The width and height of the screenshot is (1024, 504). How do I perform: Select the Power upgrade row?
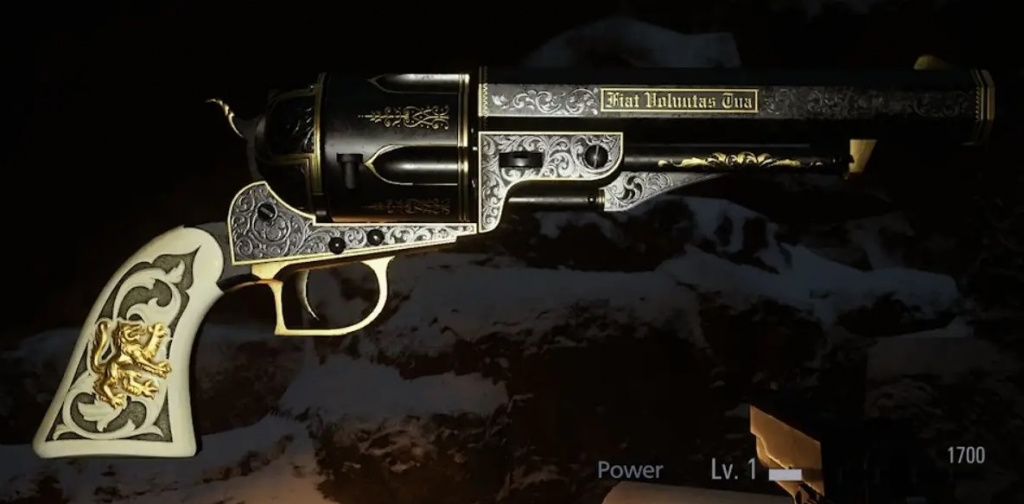(631, 469)
